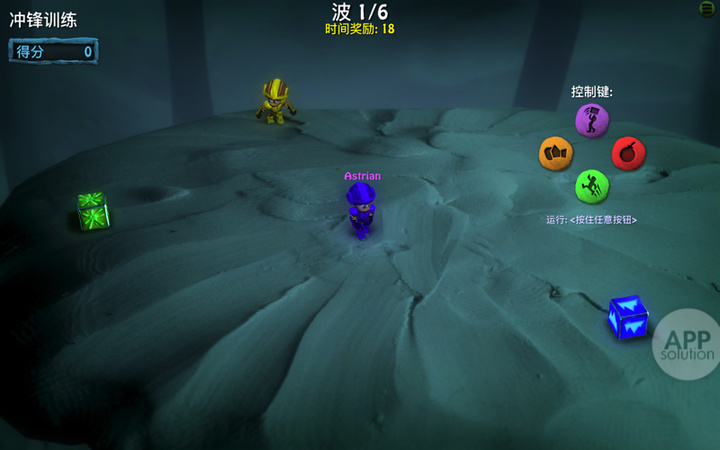Tap the green jump control button
The width and height of the screenshot is (720, 450).
click(x=592, y=186)
